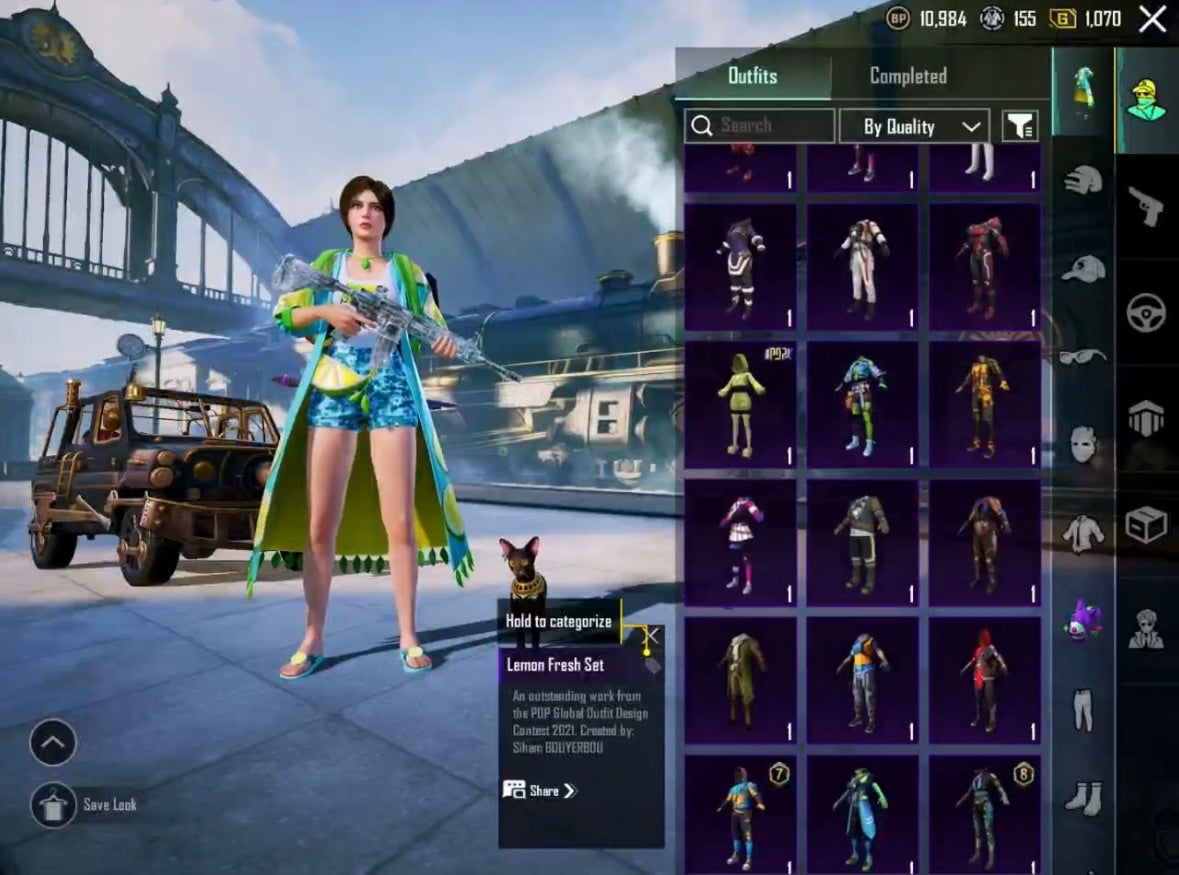The height and width of the screenshot is (875, 1179).
Task: Select the shoes category
Action: point(1083,797)
